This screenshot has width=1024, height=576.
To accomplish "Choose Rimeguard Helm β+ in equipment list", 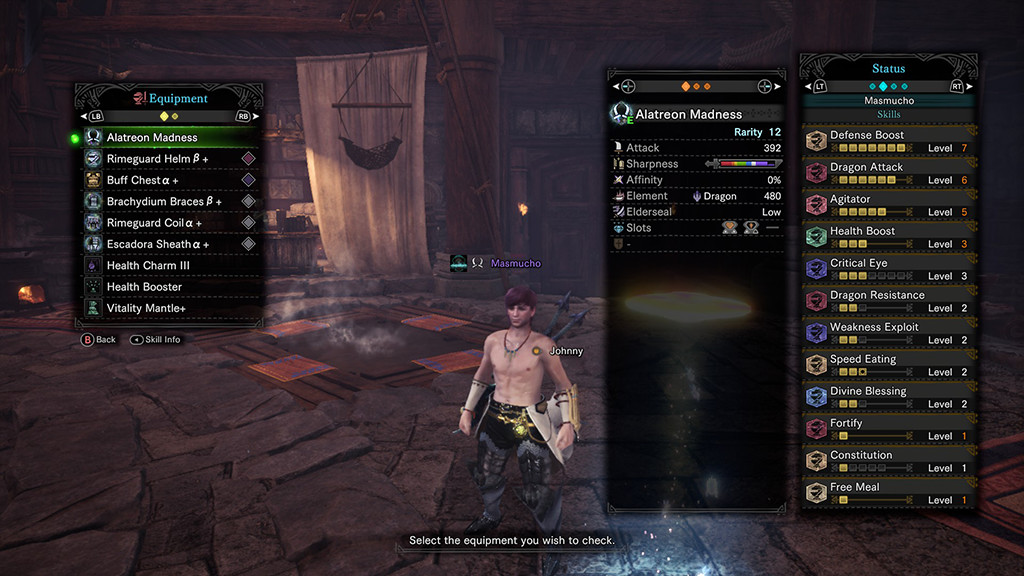I will 158,159.
